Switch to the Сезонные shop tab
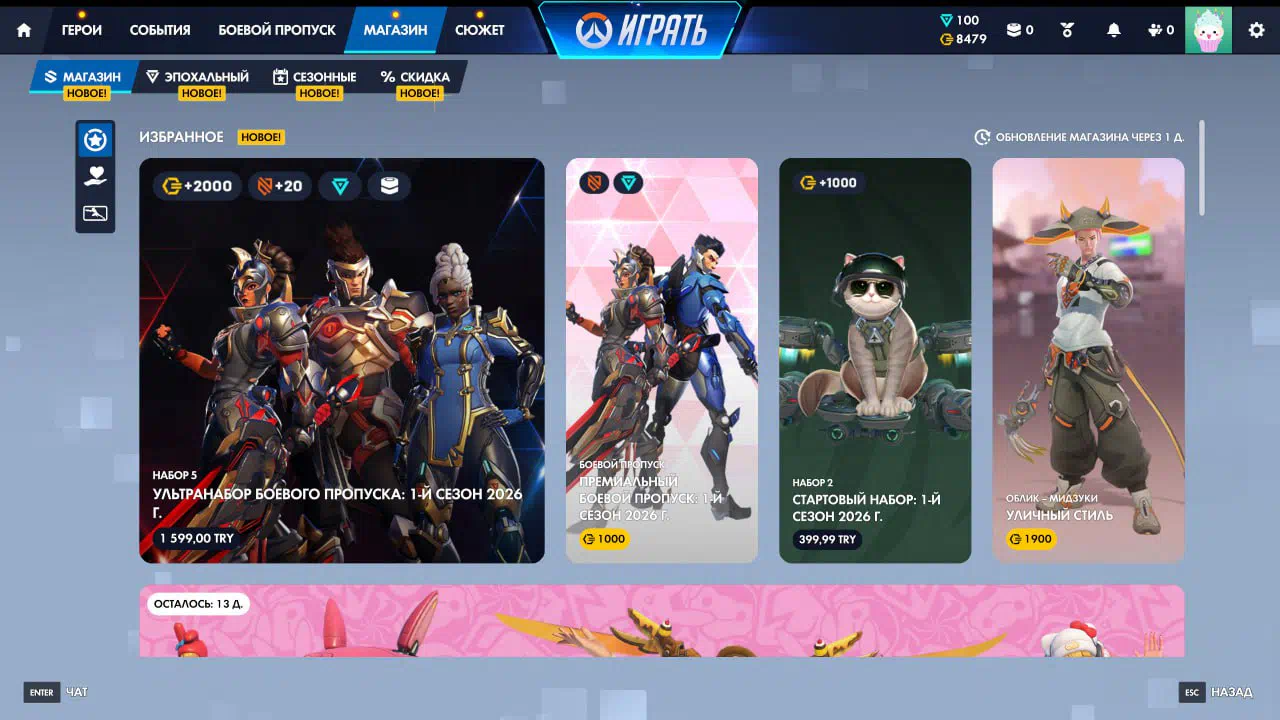Screen dimensions: 1280x720 315,77
